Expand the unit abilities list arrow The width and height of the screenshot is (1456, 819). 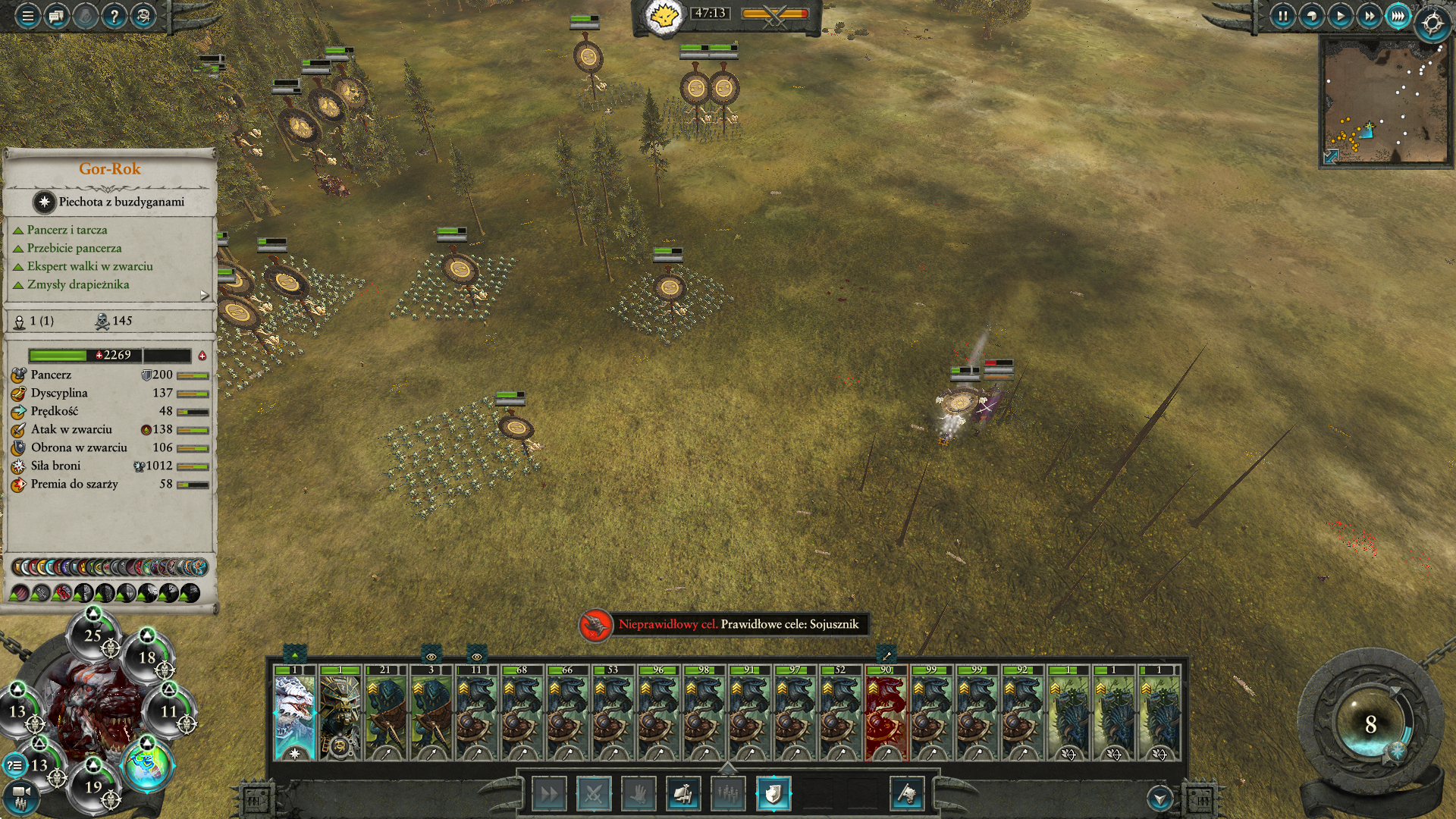[205, 295]
